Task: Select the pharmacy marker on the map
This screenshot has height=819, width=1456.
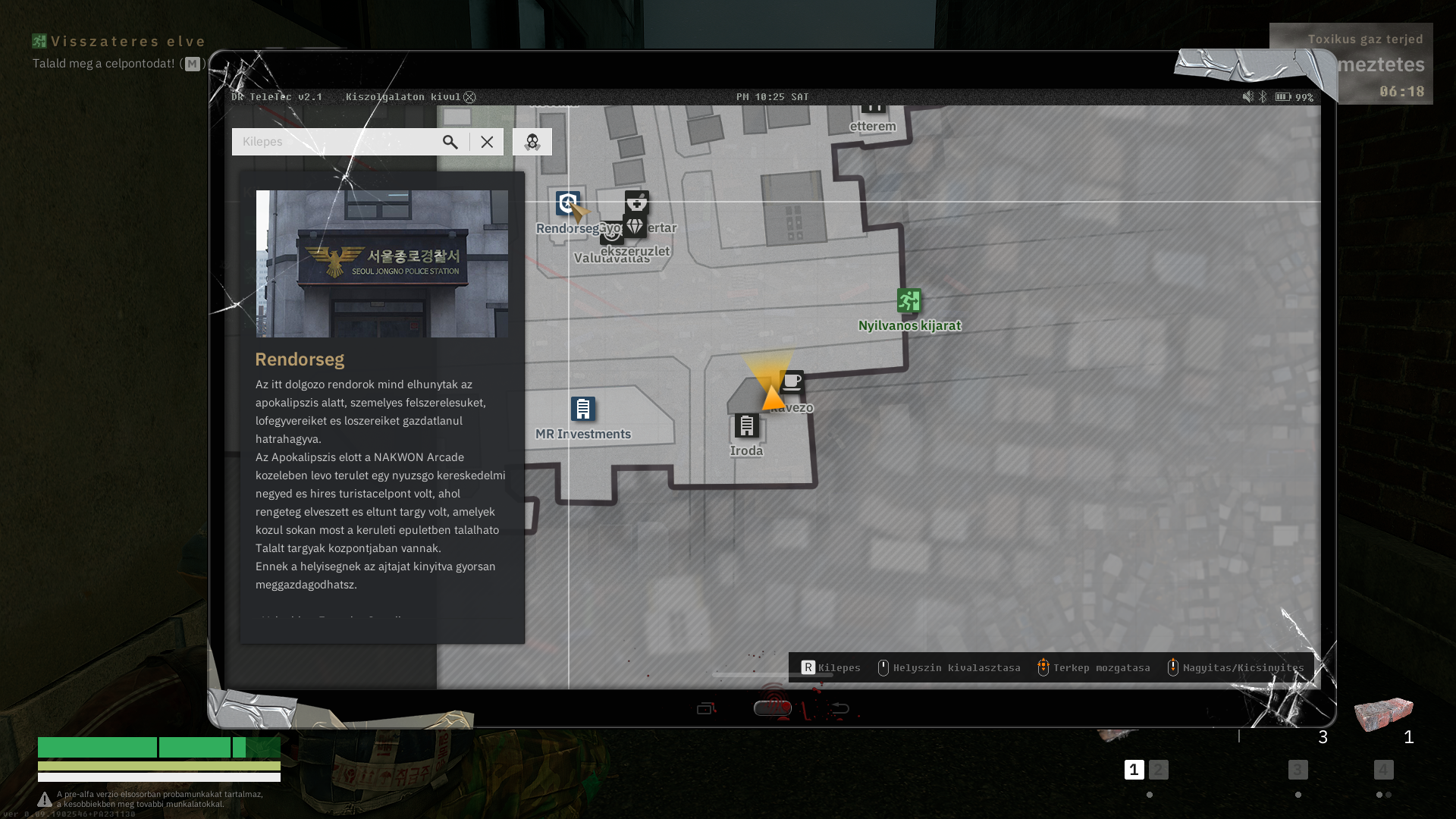Action: coord(637,202)
